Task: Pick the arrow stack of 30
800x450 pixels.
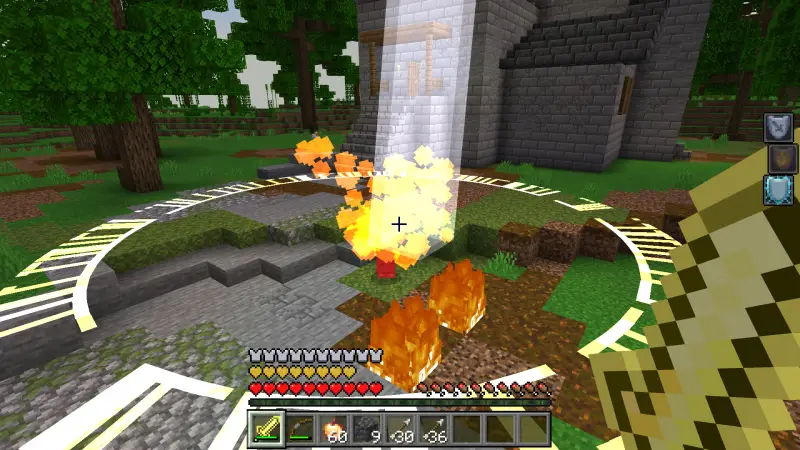Action: [400, 428]
